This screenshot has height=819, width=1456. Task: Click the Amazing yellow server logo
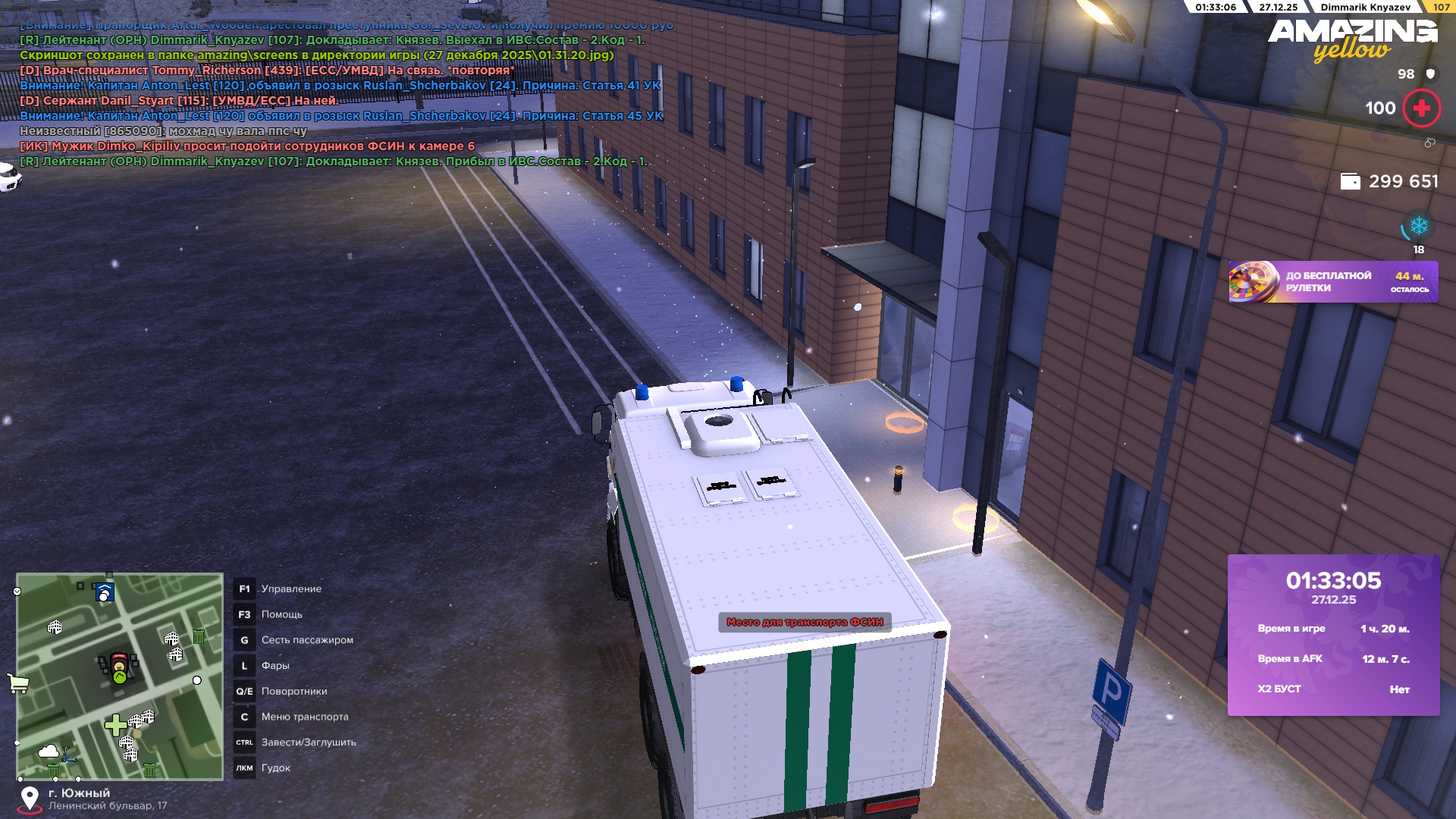[x=1352, y=39]
